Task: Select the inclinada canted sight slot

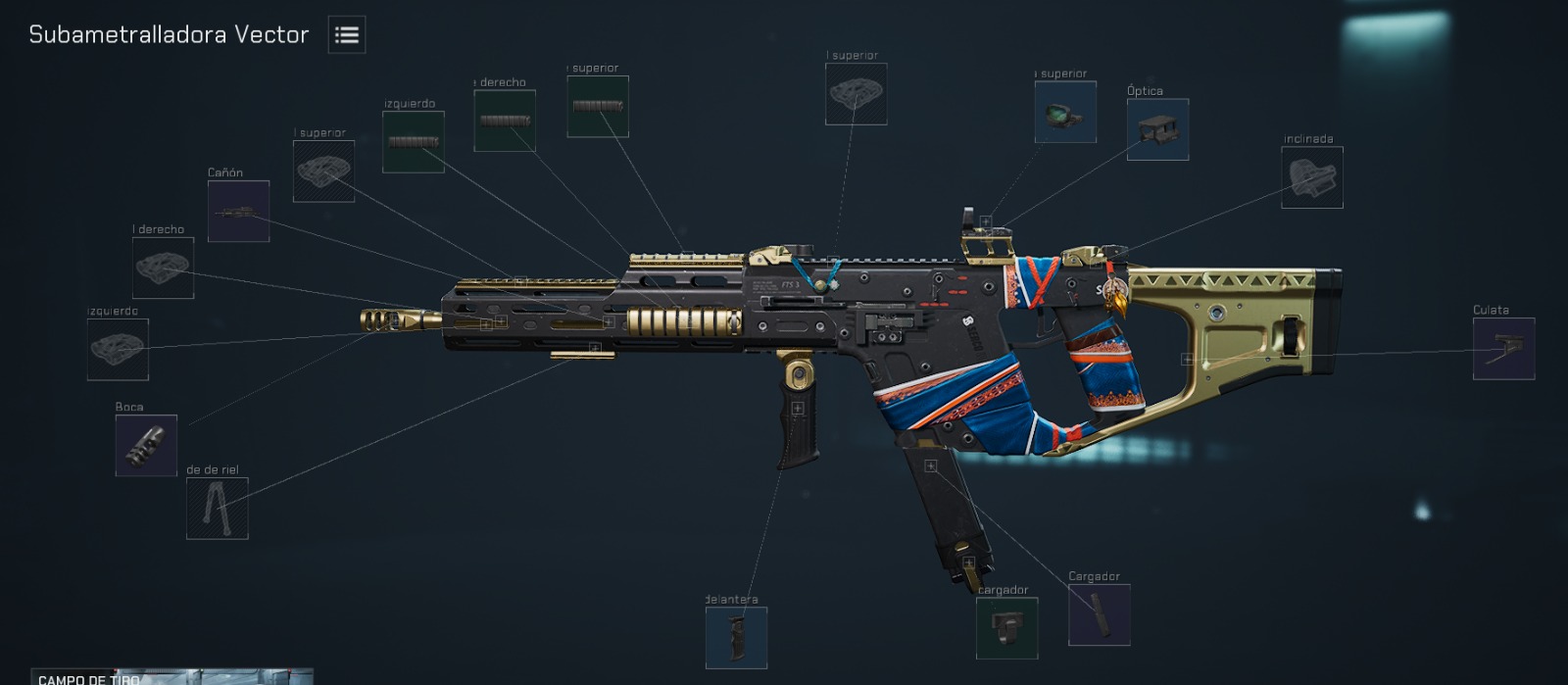Action: point(1311,177)
